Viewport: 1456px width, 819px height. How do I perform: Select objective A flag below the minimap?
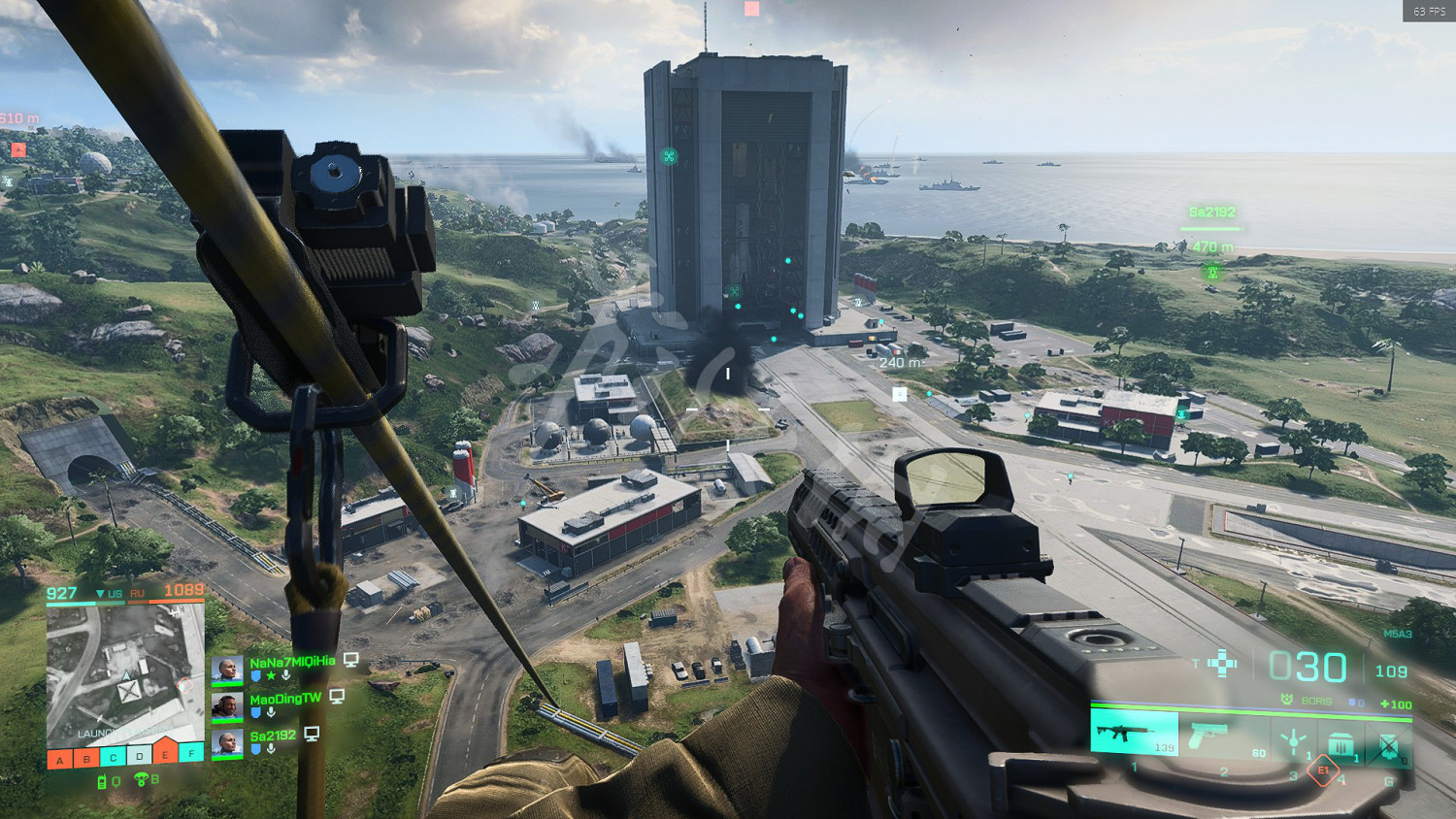pos(60,760)
